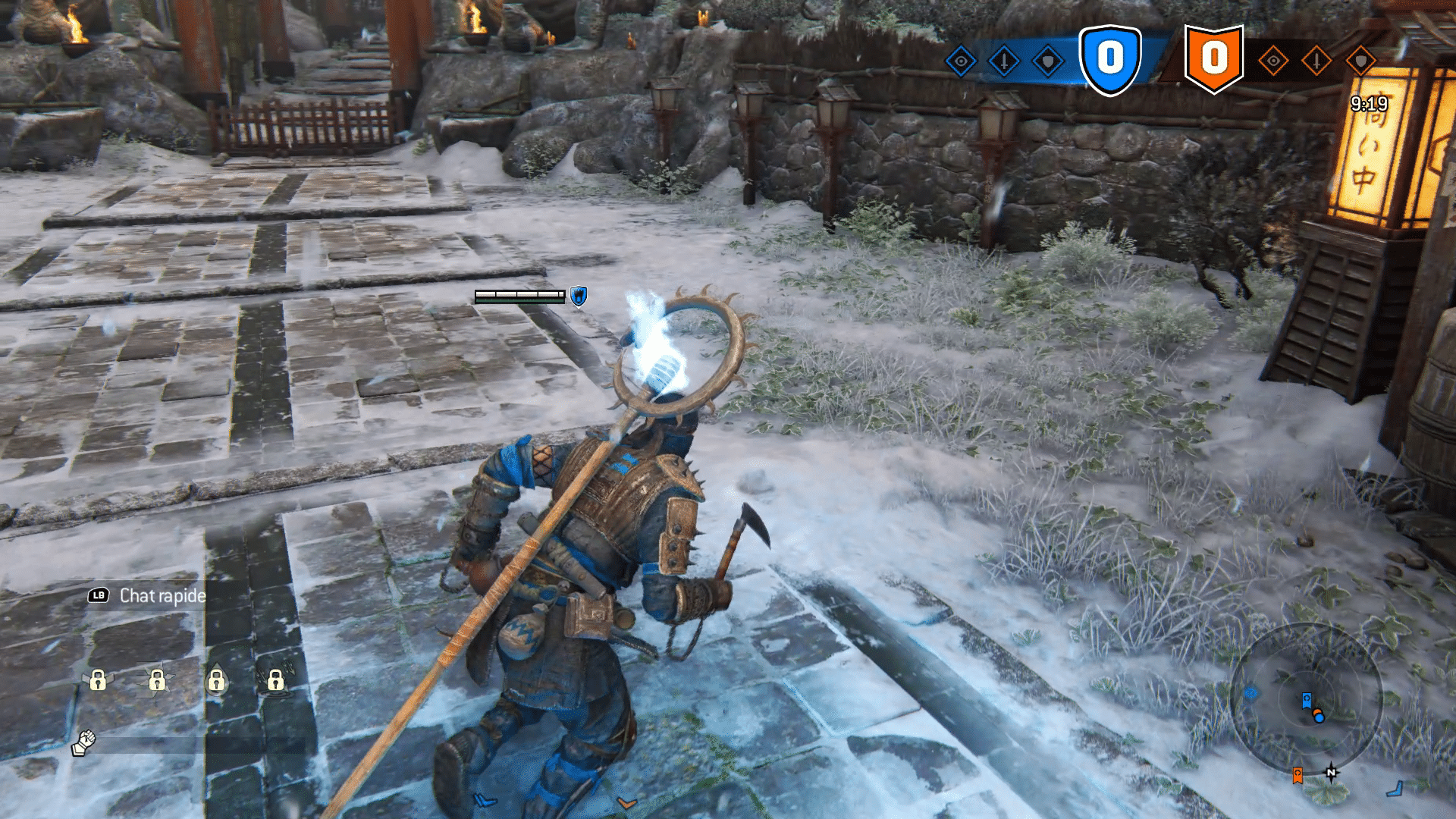Viewport: 1456px width, 819px height.
Task: Click the orange team sword objective icon
Action: 1316,61
